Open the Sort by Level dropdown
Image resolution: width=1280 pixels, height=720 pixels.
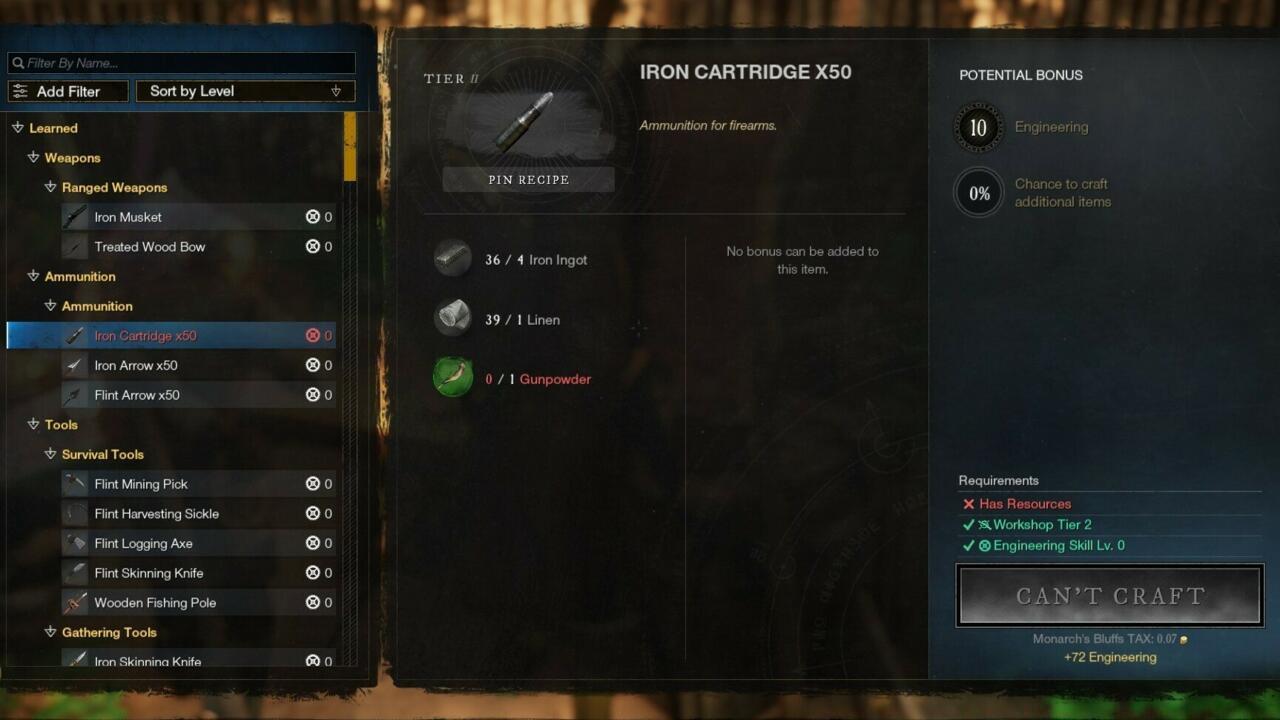coord(245,91)
